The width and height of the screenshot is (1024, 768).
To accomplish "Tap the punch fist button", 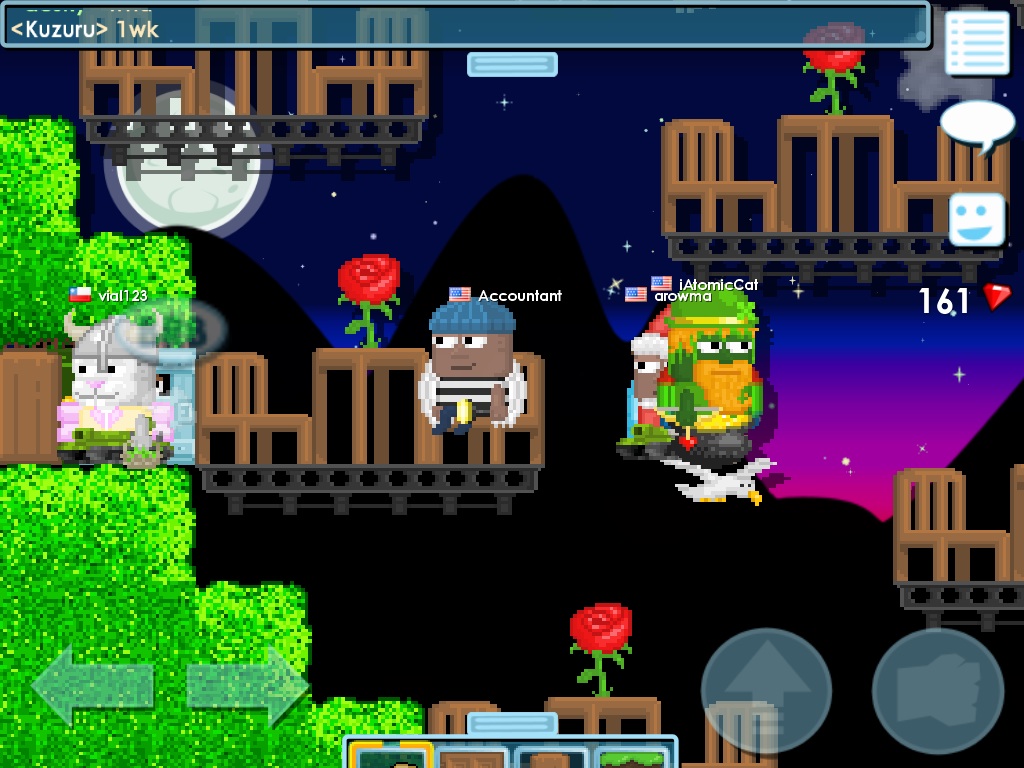I will (x=937, y=690).
